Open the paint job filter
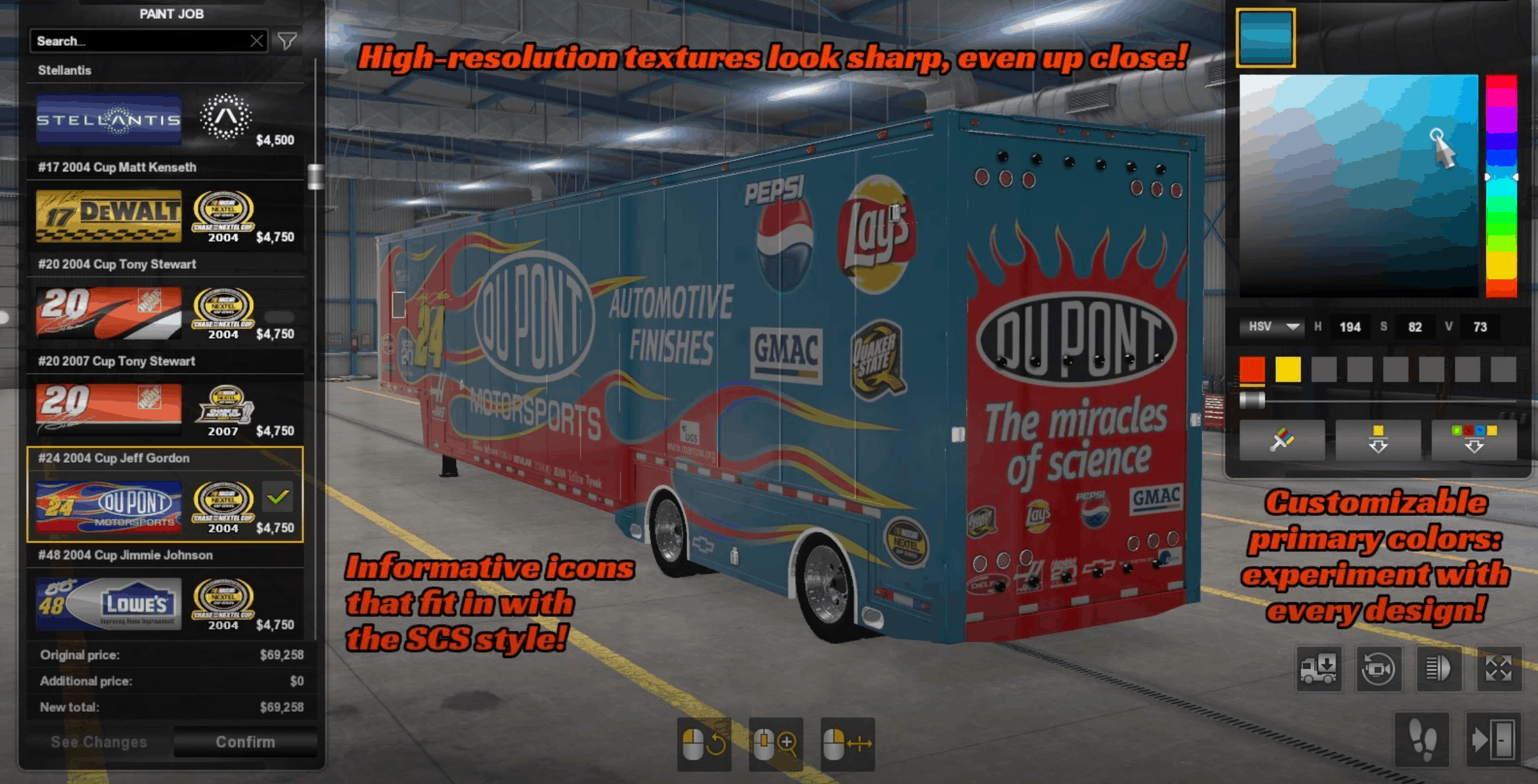The width and height of the screenshot is (1538, 784). tap(288, 41)
